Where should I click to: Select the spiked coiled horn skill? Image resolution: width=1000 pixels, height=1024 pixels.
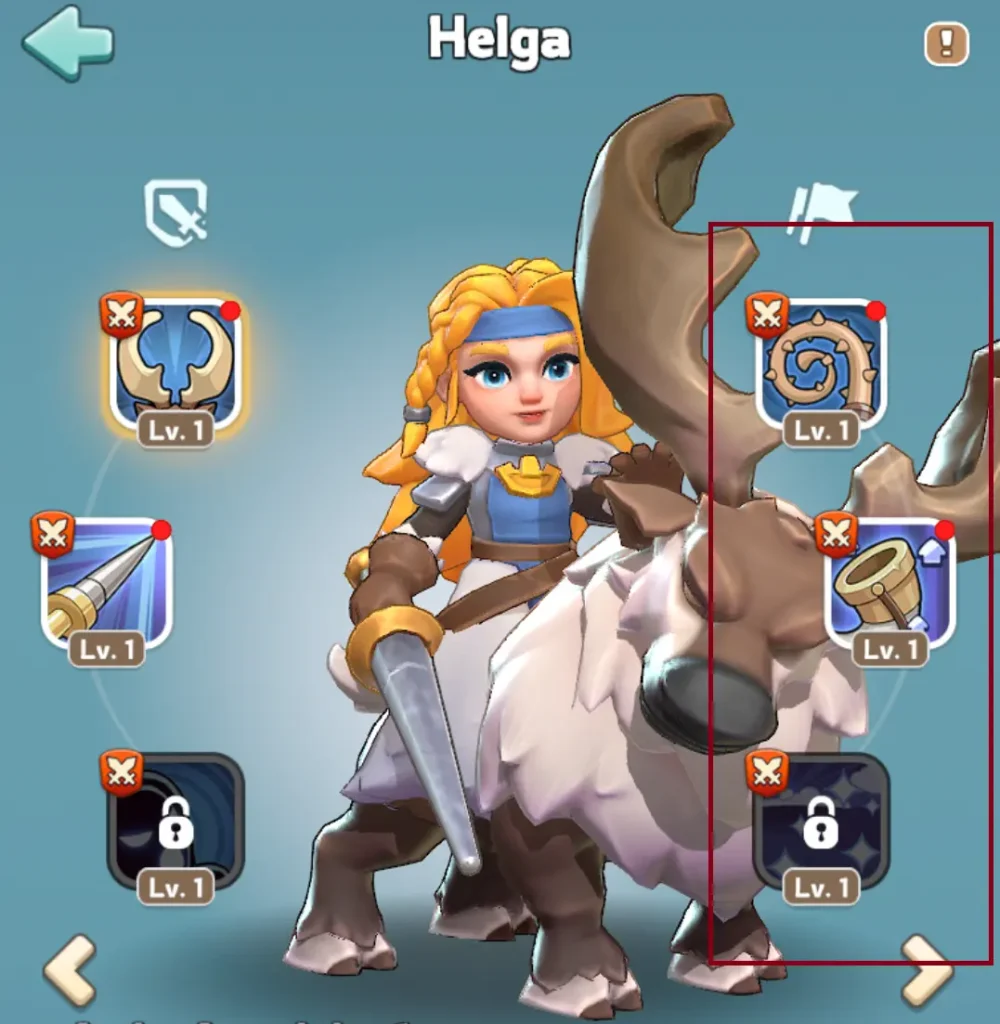click(821, 367)
